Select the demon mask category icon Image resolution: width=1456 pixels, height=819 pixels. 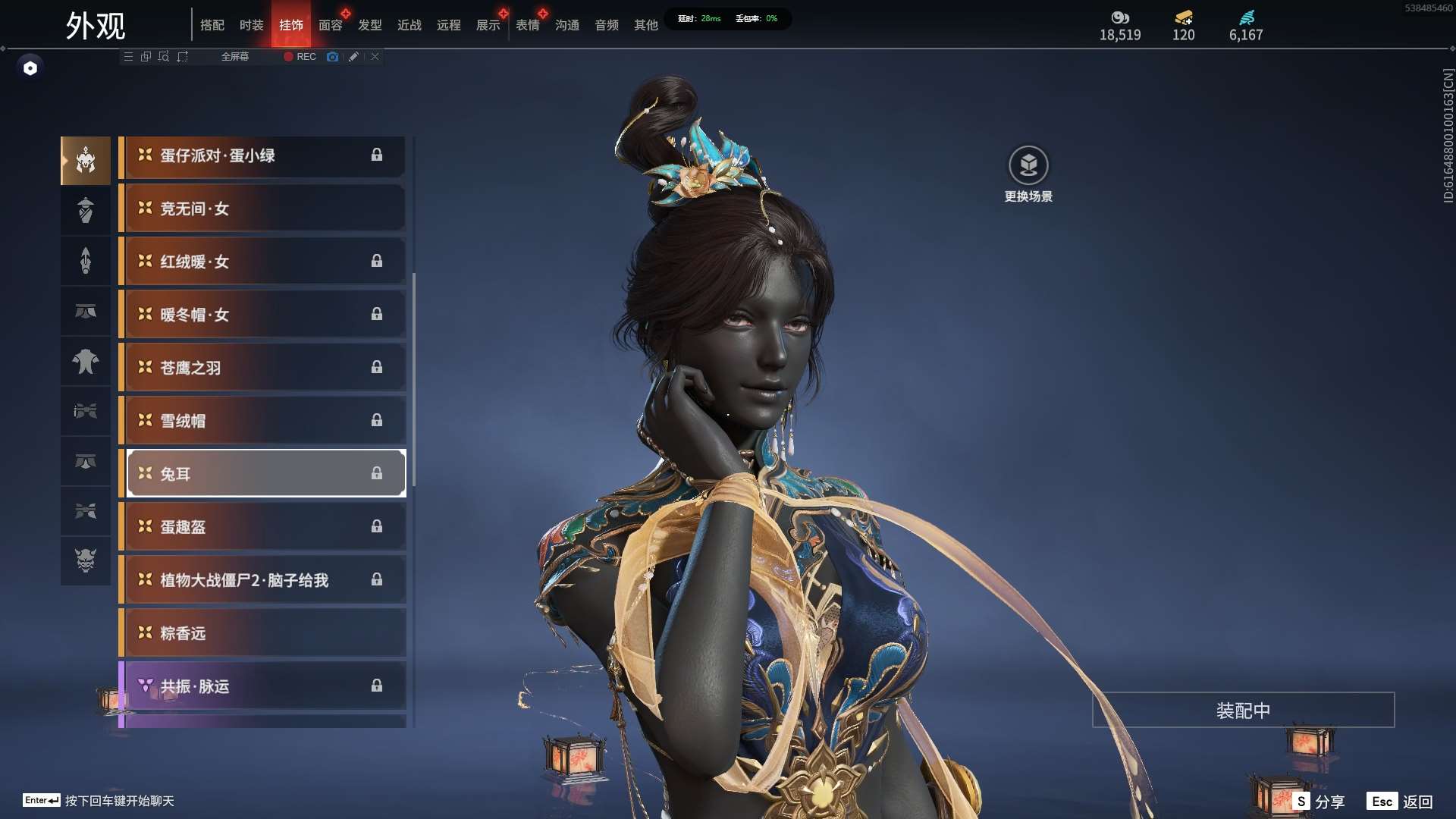coord(86,560)
